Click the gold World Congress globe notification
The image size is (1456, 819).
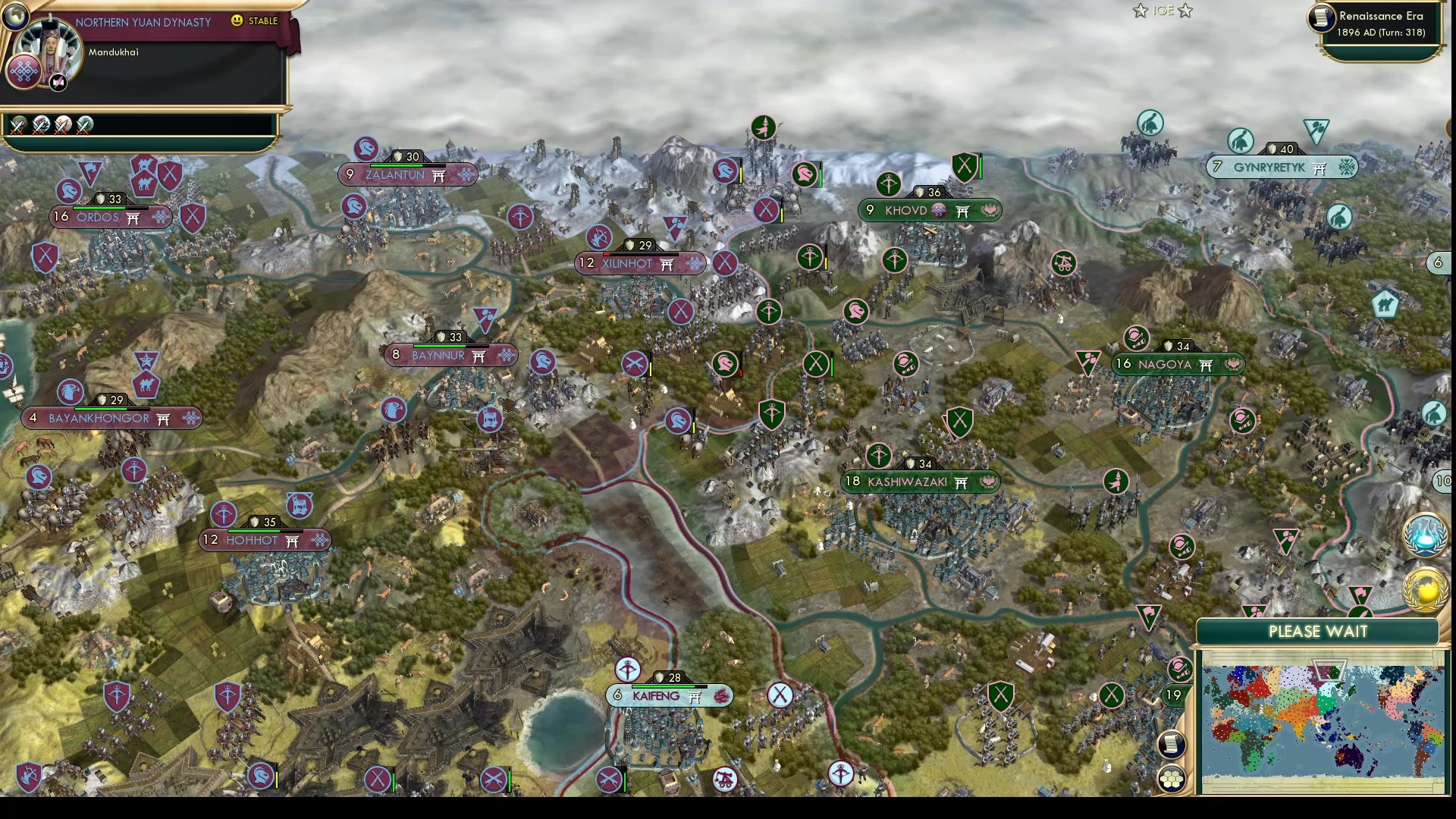[1424, 588]
